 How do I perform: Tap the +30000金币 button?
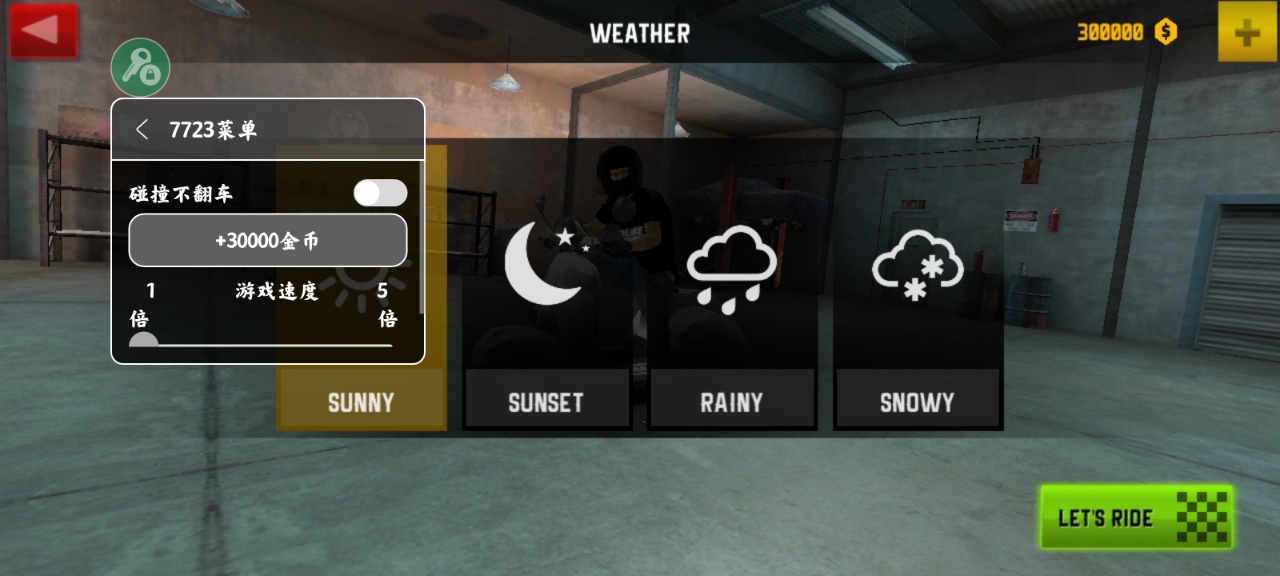[x=268, y=241]
